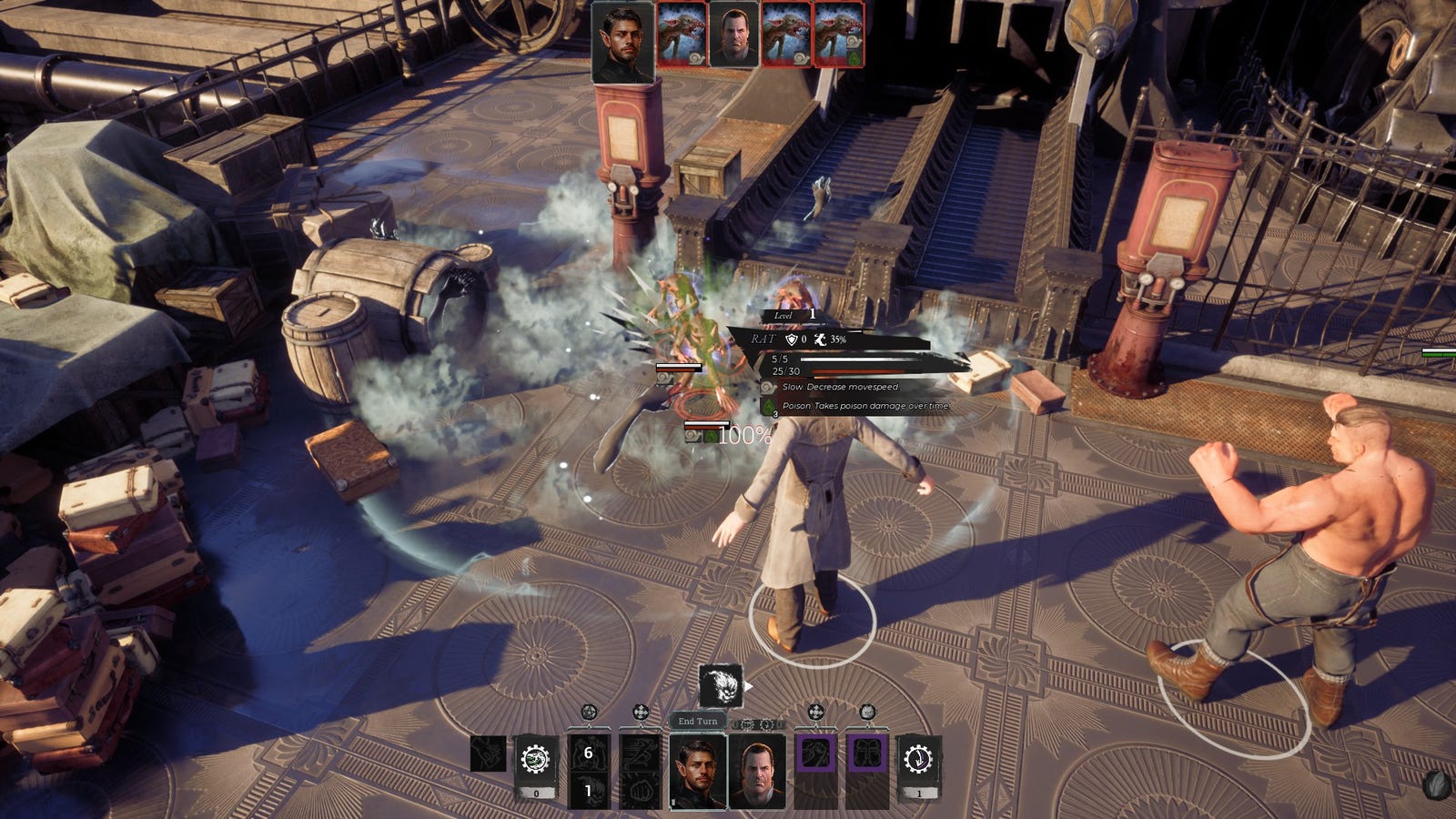Click the gear icon with curved arrow

(x=918, y=759)
